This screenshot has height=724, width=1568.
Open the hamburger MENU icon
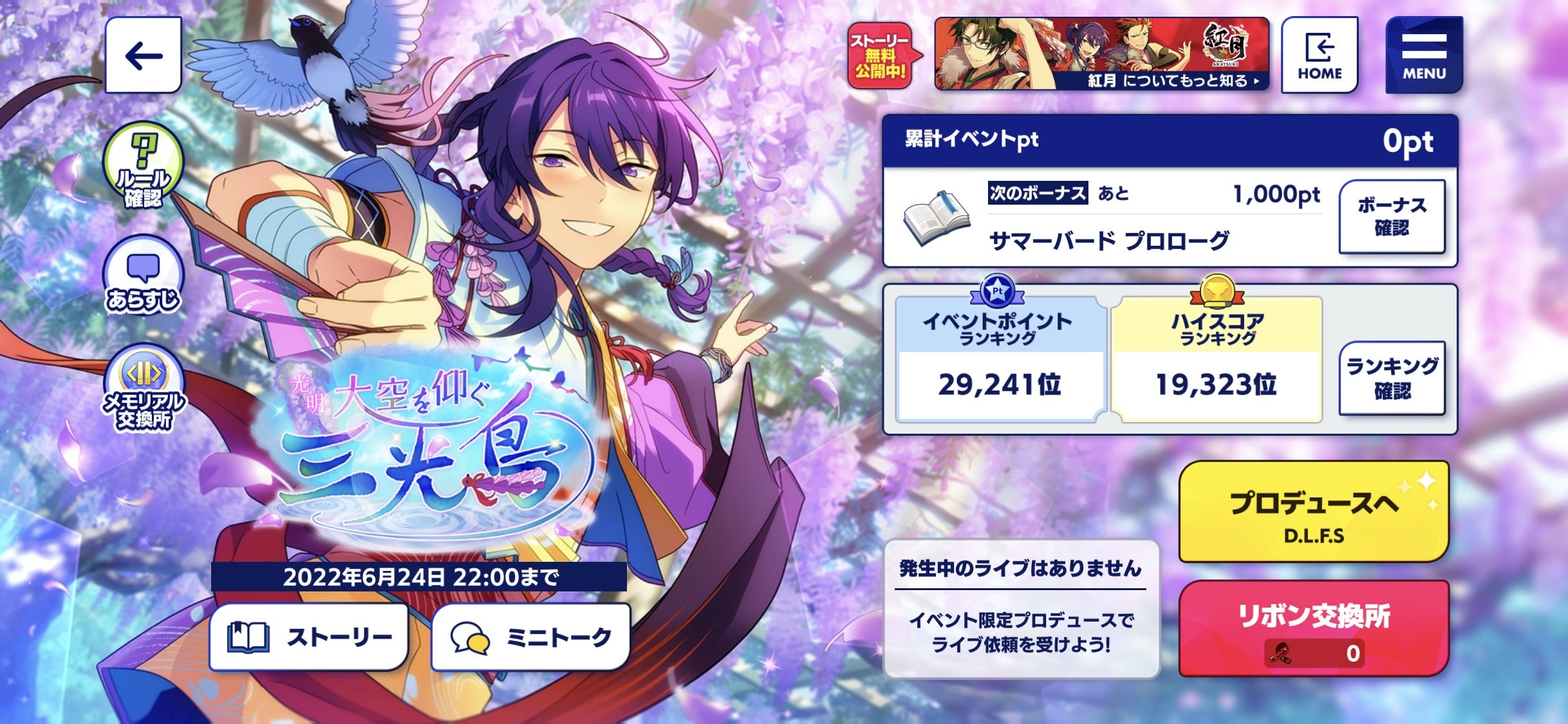click(1424, 55)
